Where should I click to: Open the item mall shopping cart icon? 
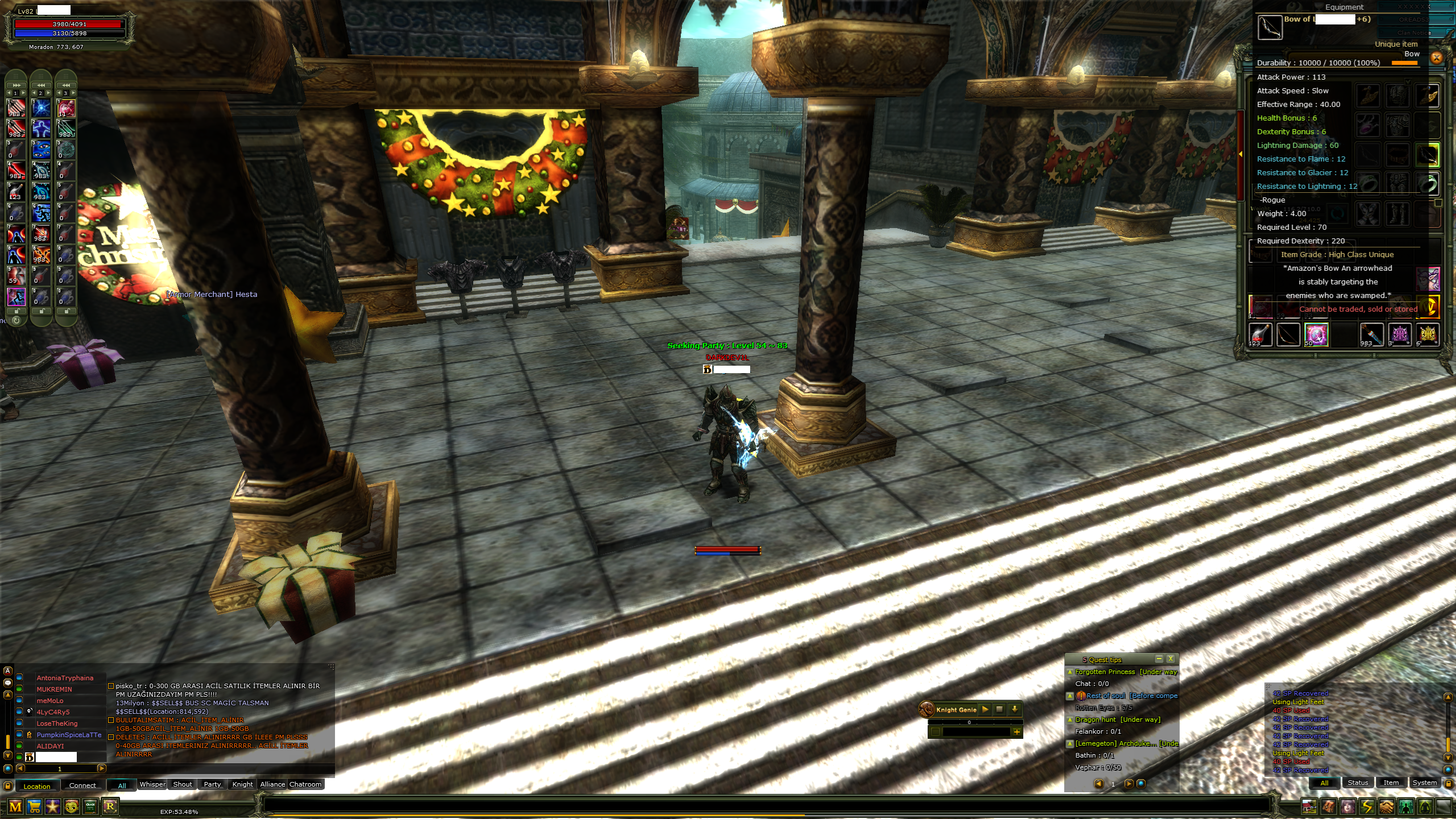coord(34,806)
